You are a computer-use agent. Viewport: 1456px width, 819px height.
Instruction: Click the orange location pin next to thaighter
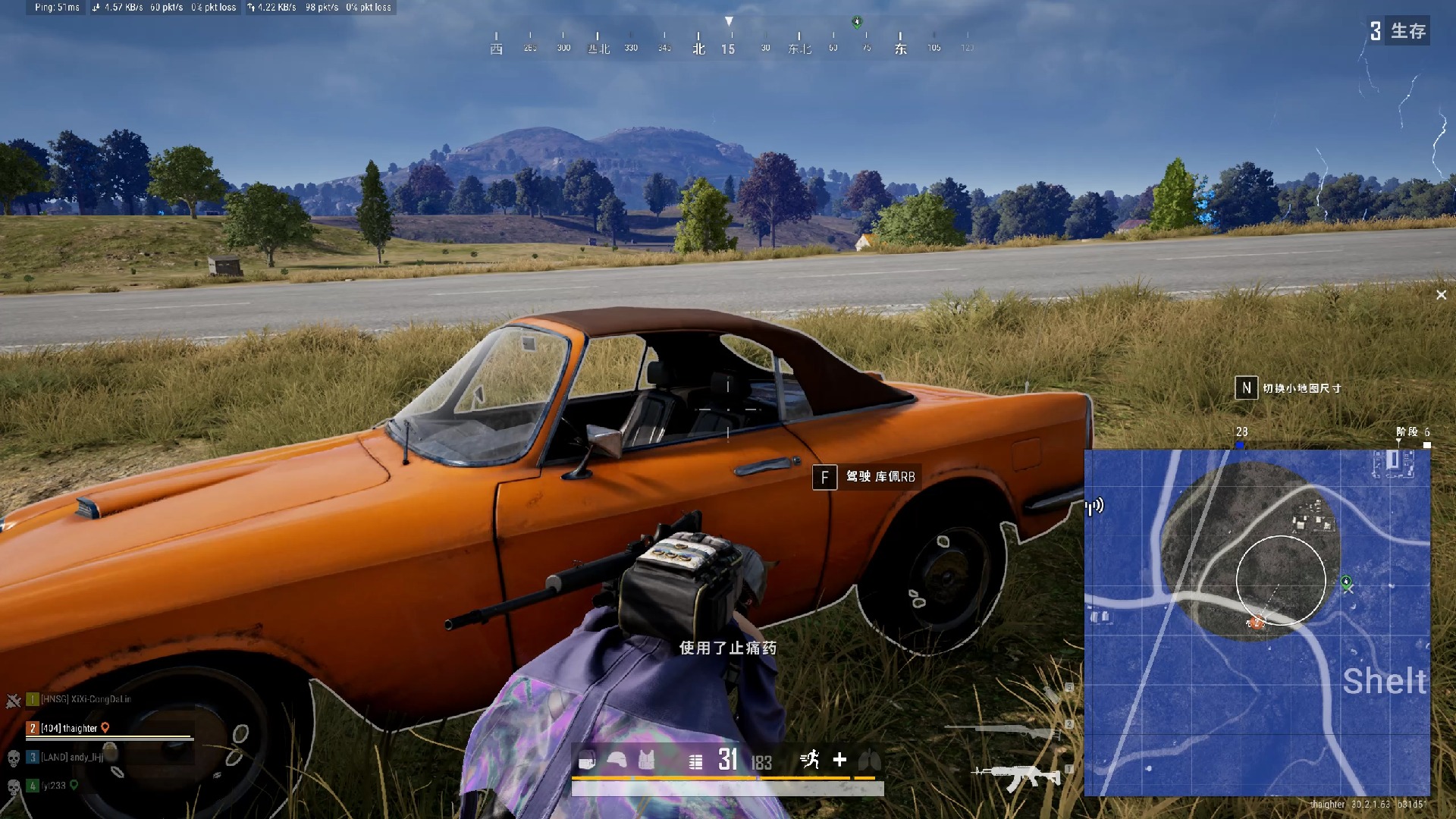[105, 727]
